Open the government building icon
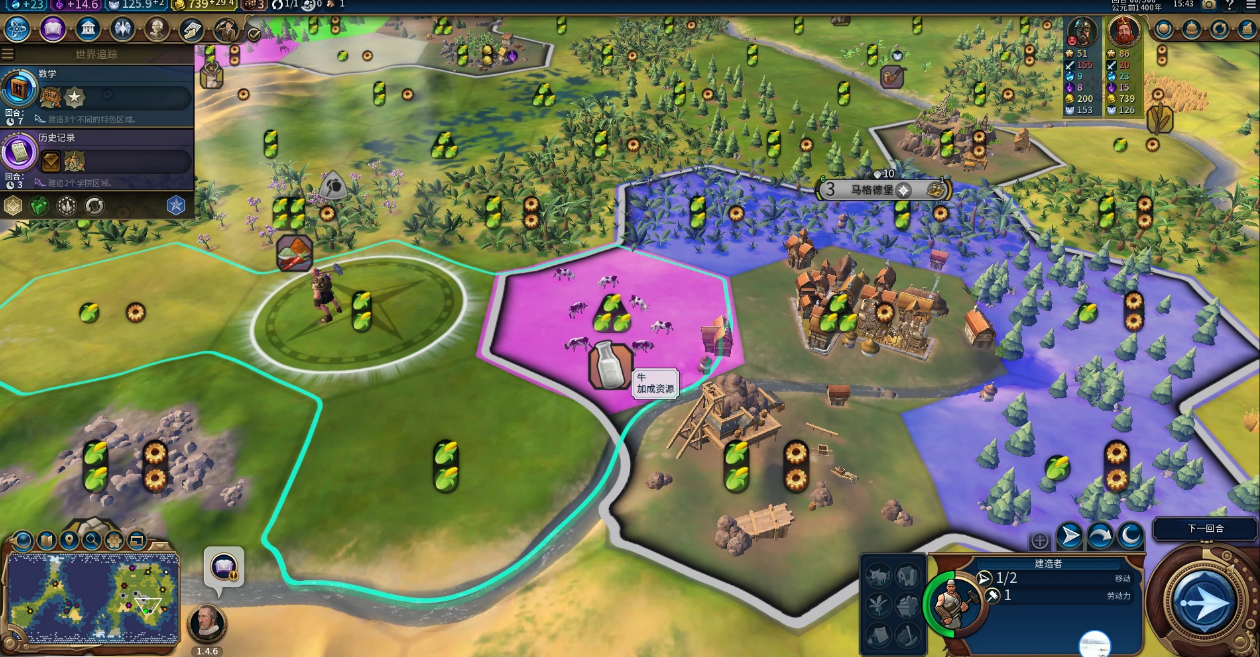Image resolution: width=1260 pixels, height=657 pixels. 87,28
